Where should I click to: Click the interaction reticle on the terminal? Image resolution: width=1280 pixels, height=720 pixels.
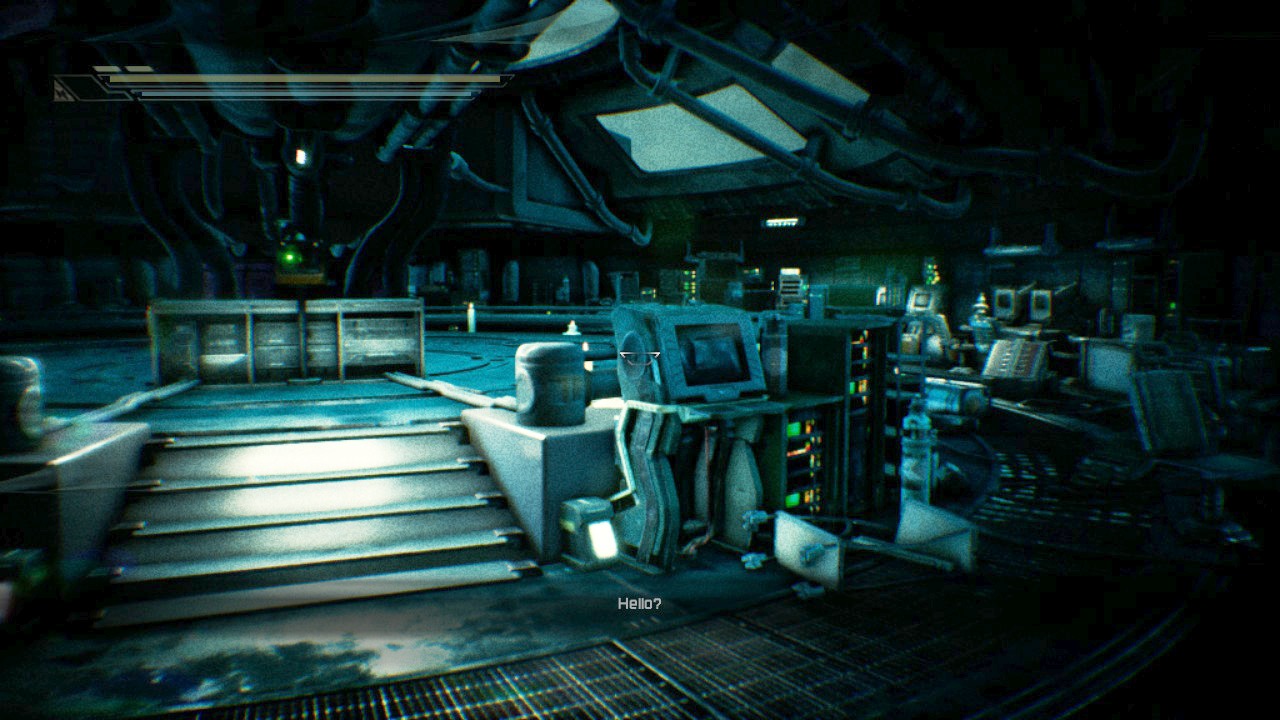(640, 358)
